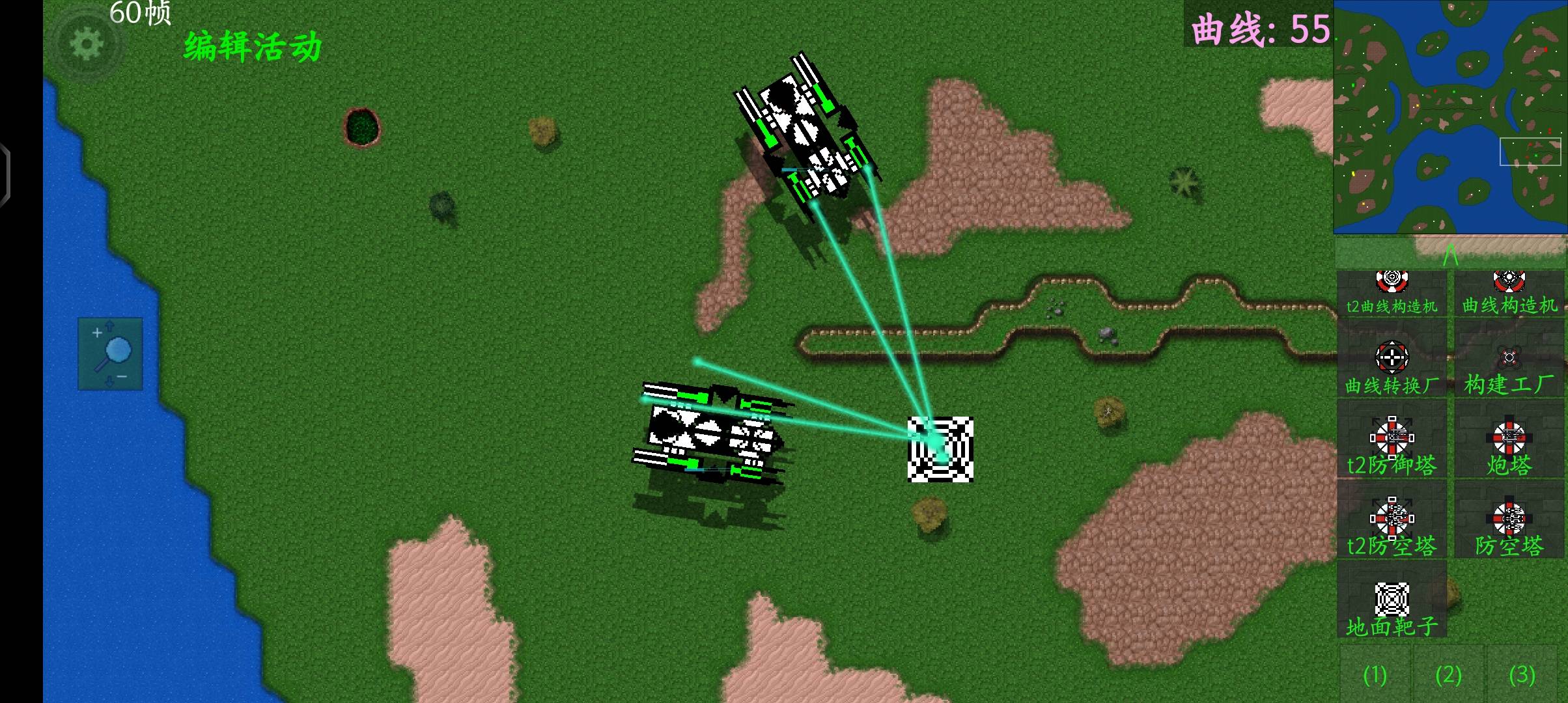Image resolution: width=1568 pixels, height=703 pixels.
Task: Choose the 曲线构造机 build option
Action: 1509,294
